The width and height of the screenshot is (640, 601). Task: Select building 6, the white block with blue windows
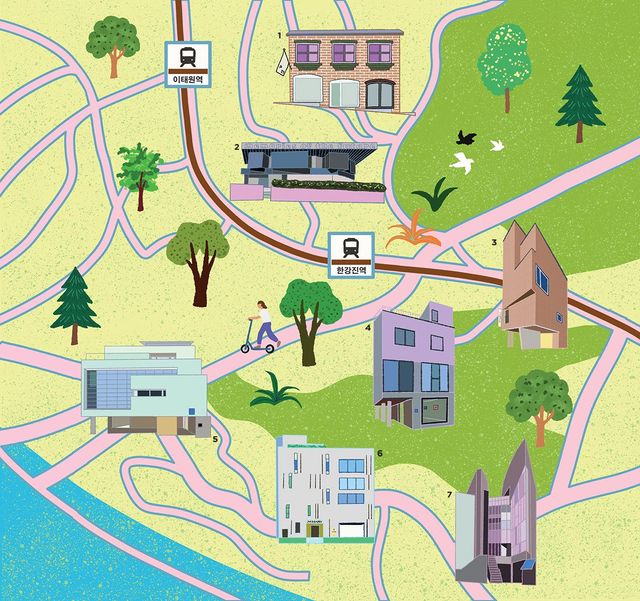click(327, 492)
